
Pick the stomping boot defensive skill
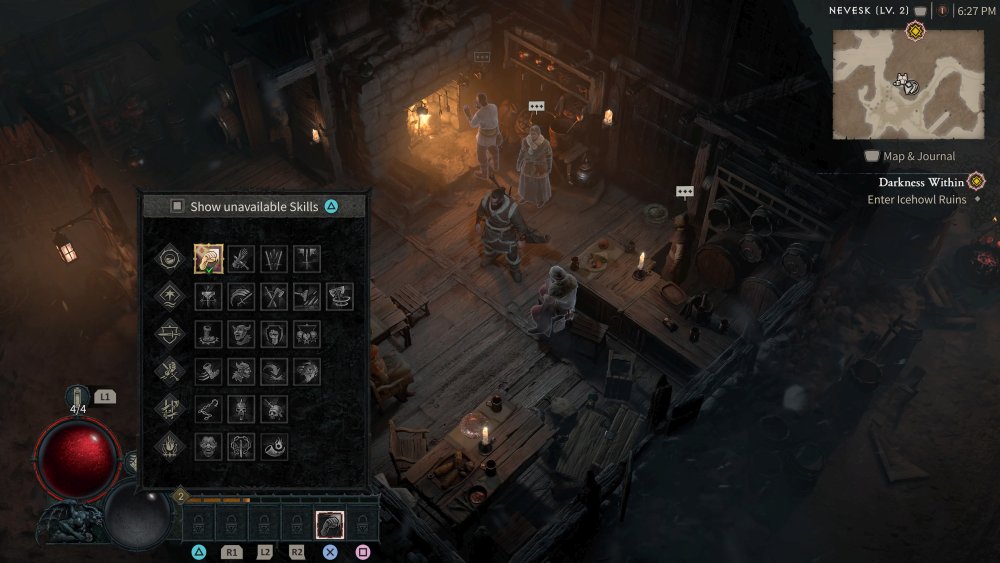pos(208,333)
